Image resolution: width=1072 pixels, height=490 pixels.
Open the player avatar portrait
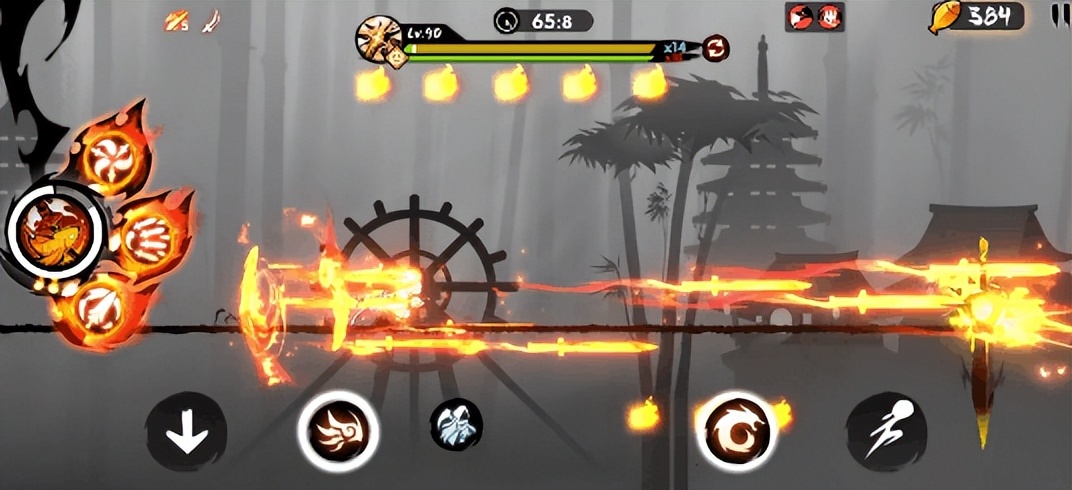click(x=380, y=40)
